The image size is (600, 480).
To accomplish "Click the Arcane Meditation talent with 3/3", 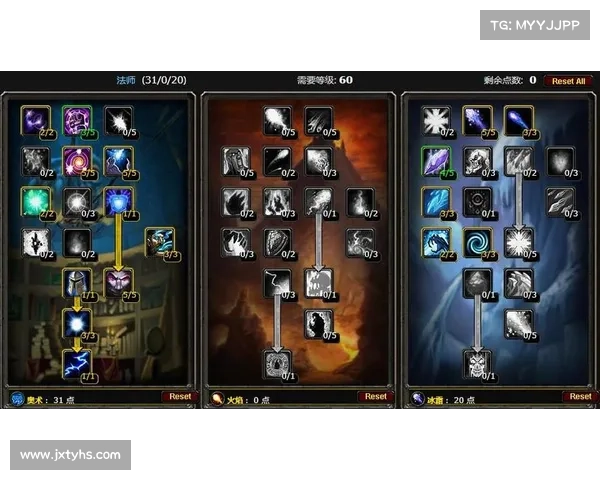I will tap(160, 241).
